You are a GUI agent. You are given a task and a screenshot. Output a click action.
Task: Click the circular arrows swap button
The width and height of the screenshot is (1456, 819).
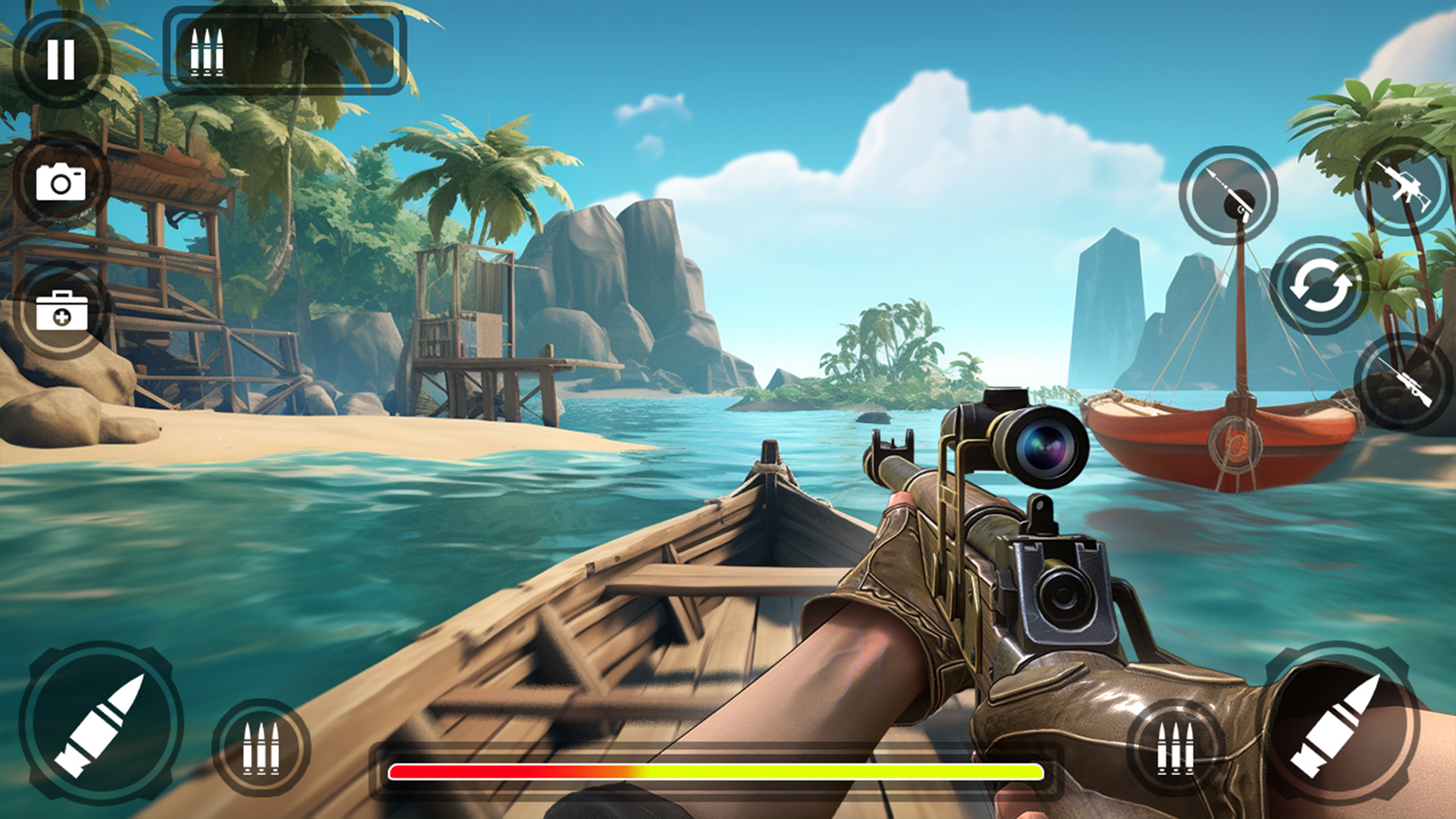click(x=1320, y=286)
